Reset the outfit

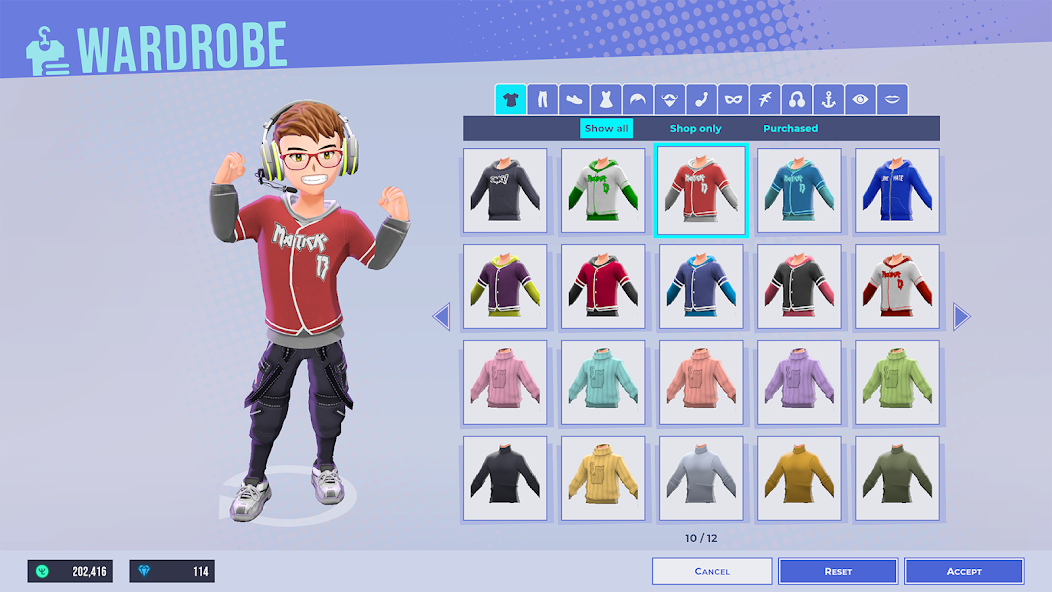click(x=838, y=571)
